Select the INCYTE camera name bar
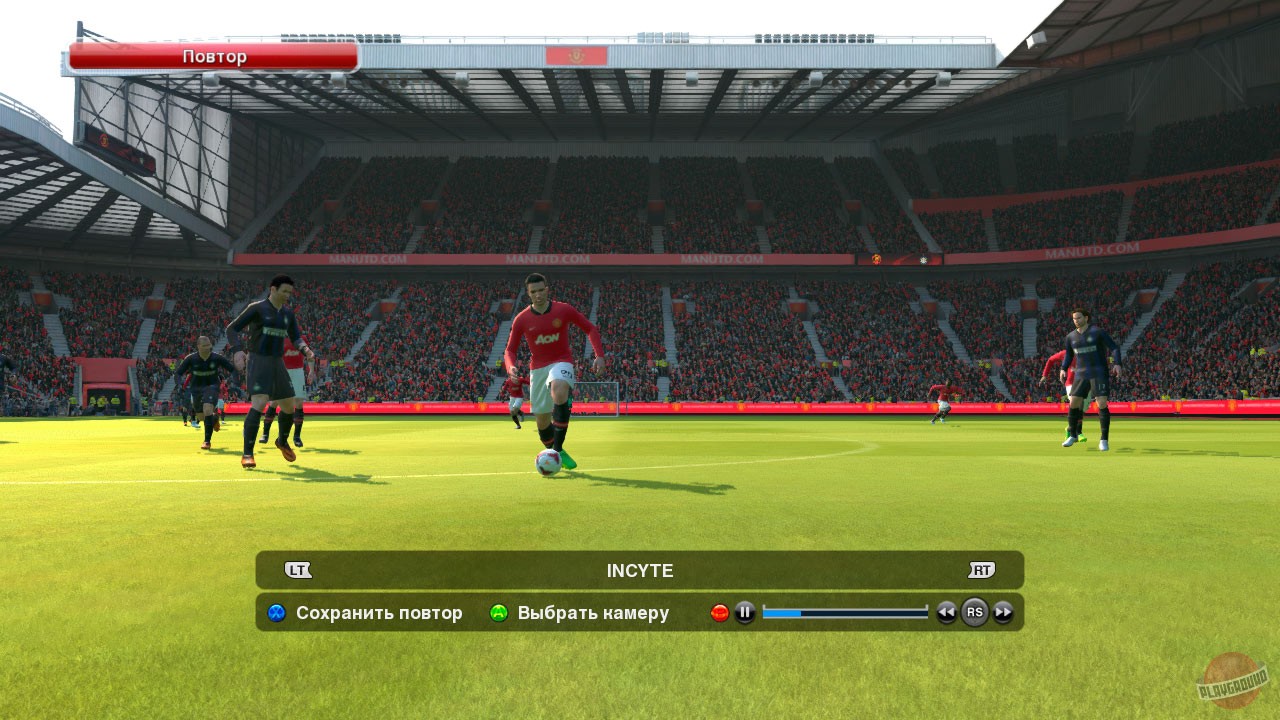Viewport: 1280px width, 720px height. pyautogui.click(x=640, y=570)
